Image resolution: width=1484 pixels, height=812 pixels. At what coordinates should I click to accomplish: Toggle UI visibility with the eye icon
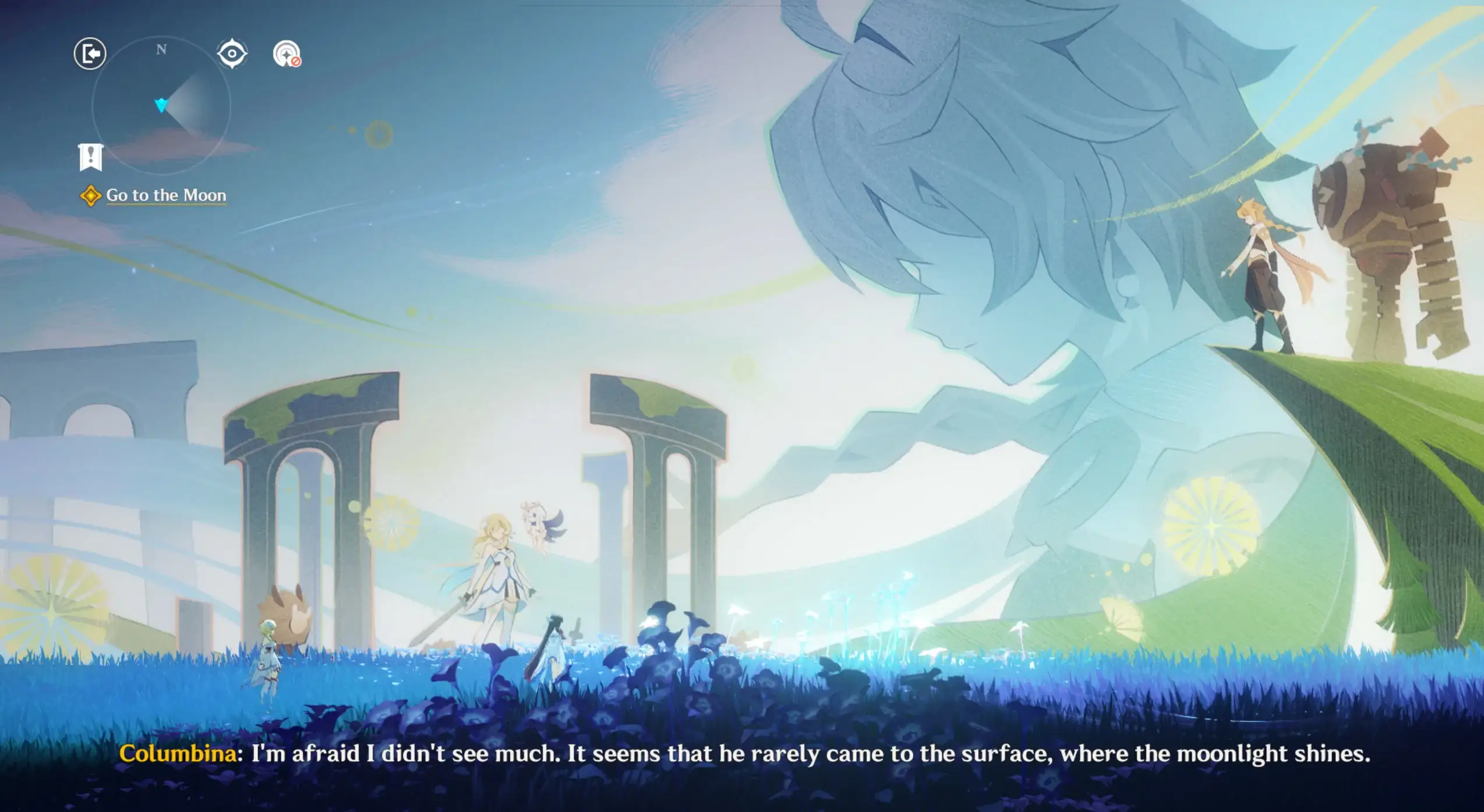tap(232, 52)
